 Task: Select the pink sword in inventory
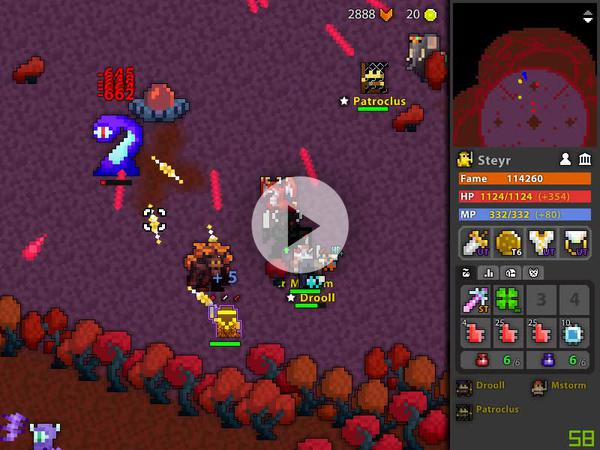pyautogui.click(x=475, y=300)
